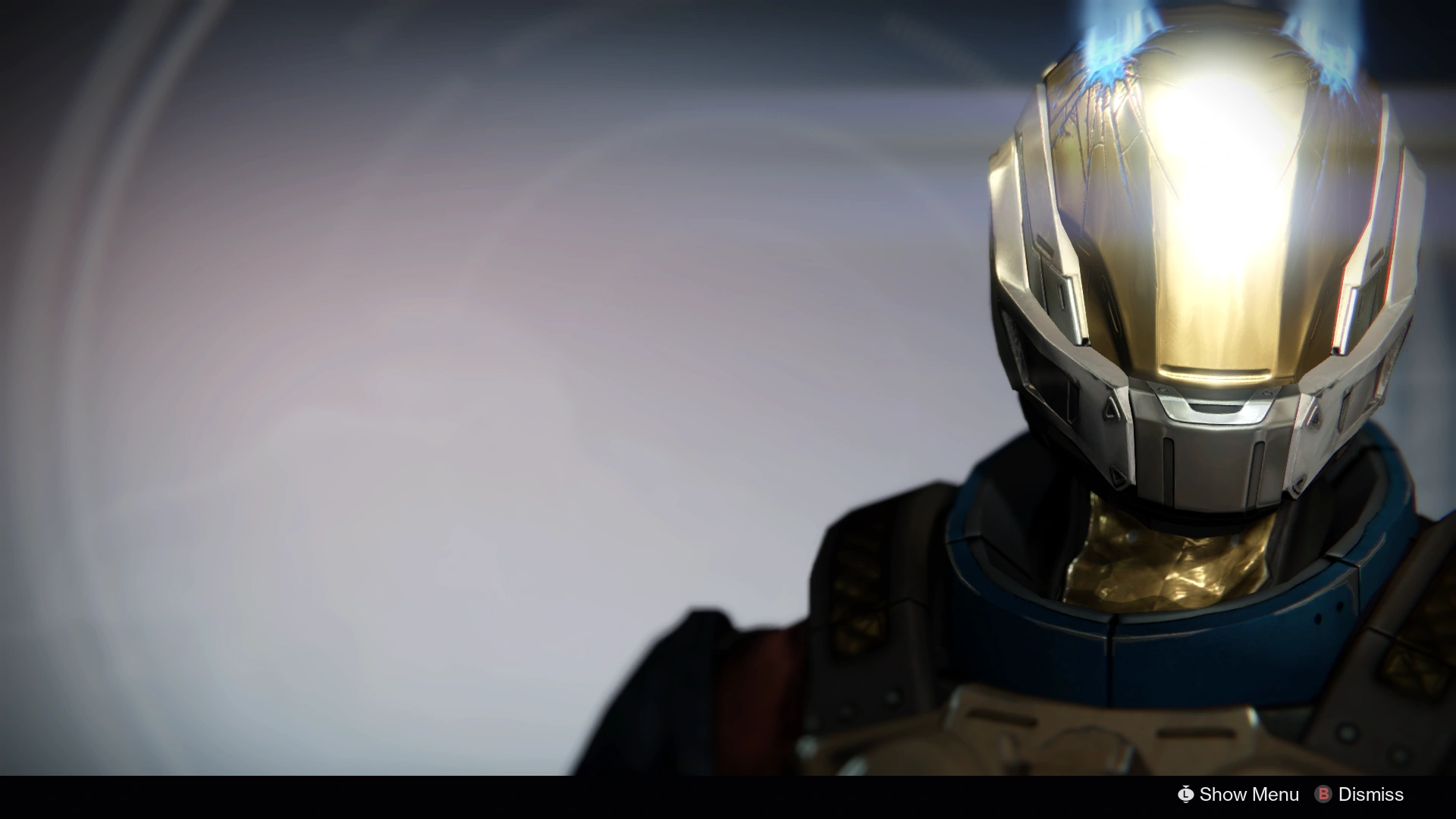Click the bottom black prompt bar
Screen dimensions: 1456x819
tap(728, 795)
